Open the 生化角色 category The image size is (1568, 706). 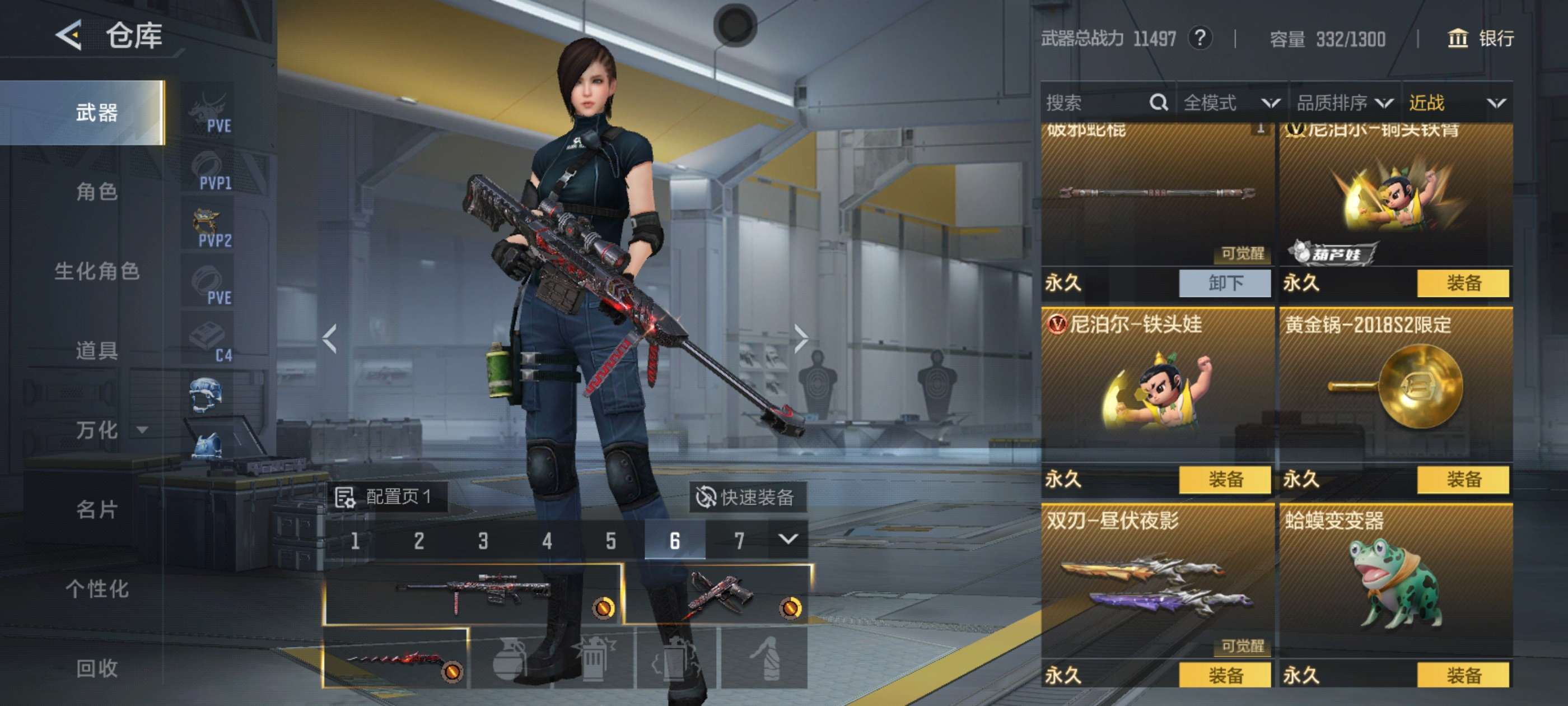[96, 271]
